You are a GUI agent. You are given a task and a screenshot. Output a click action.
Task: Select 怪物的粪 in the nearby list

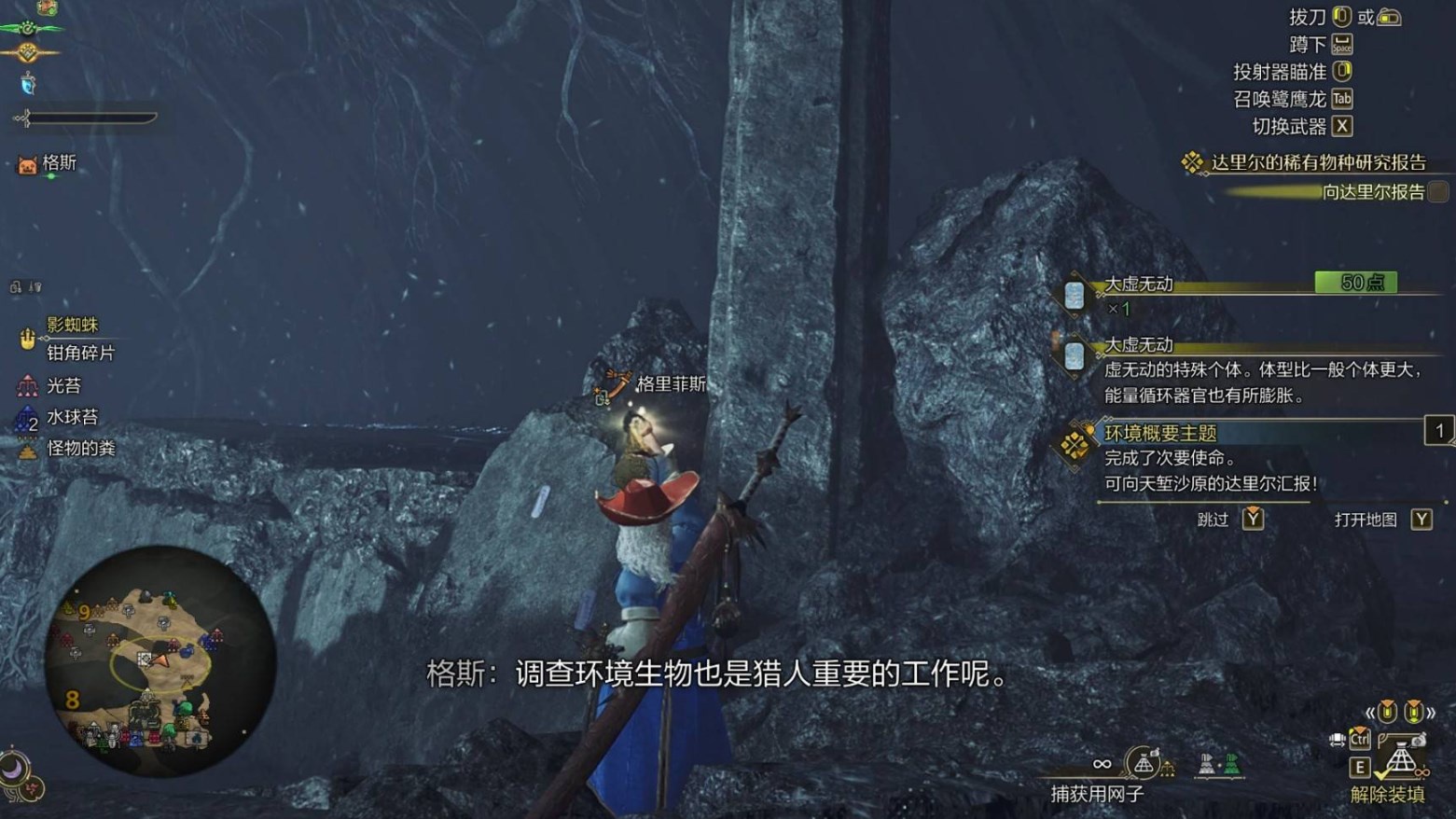pyautogui.click(x=80, y=449)
